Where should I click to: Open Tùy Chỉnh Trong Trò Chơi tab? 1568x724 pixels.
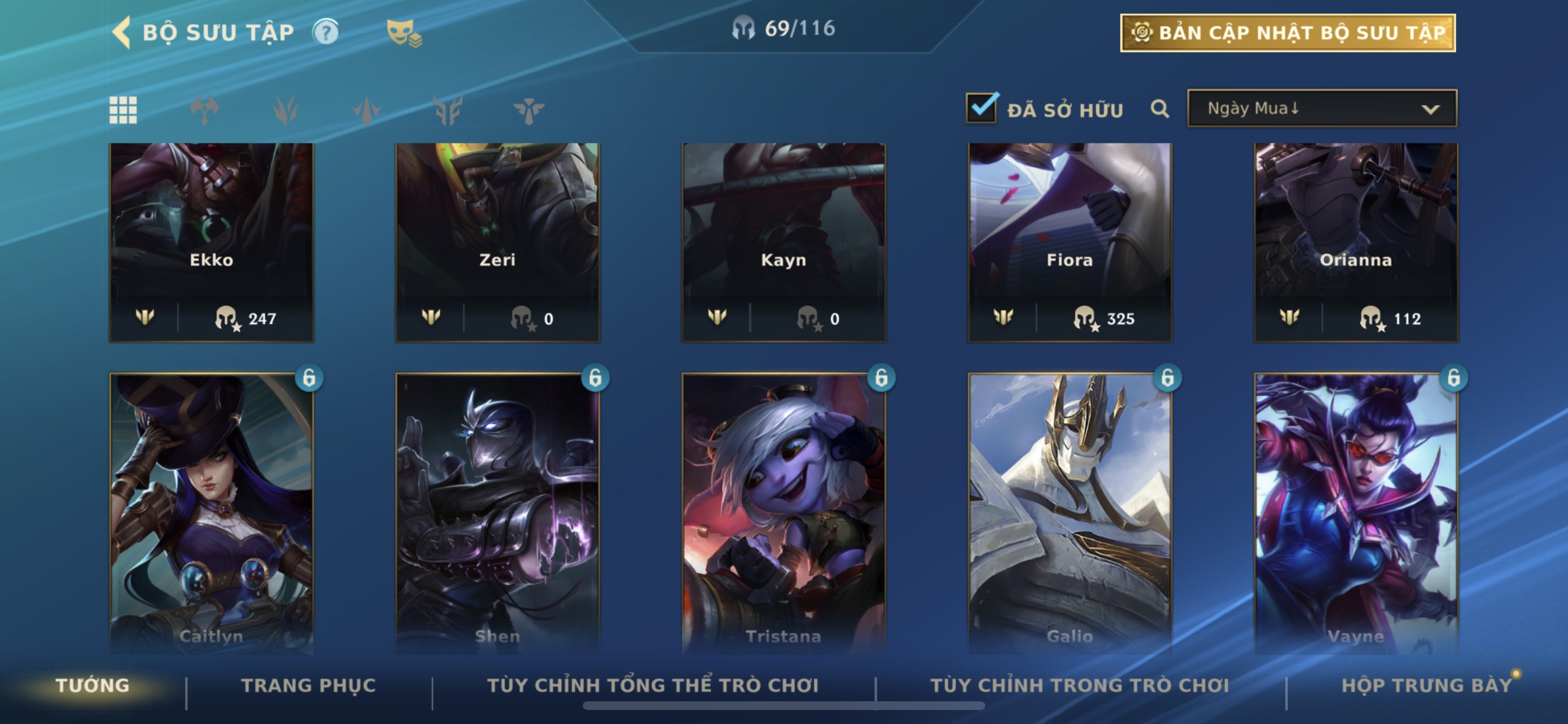[1079, 686]
